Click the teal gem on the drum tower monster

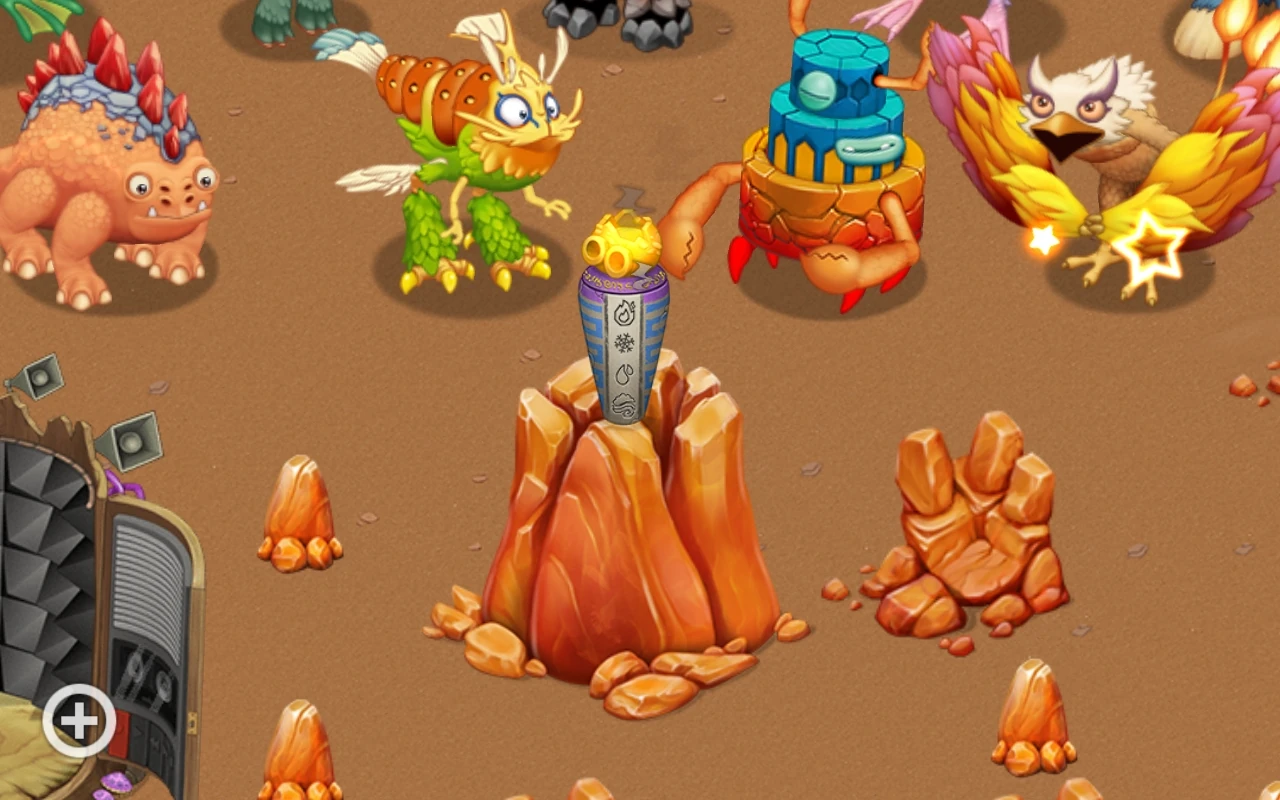point(816,91)
